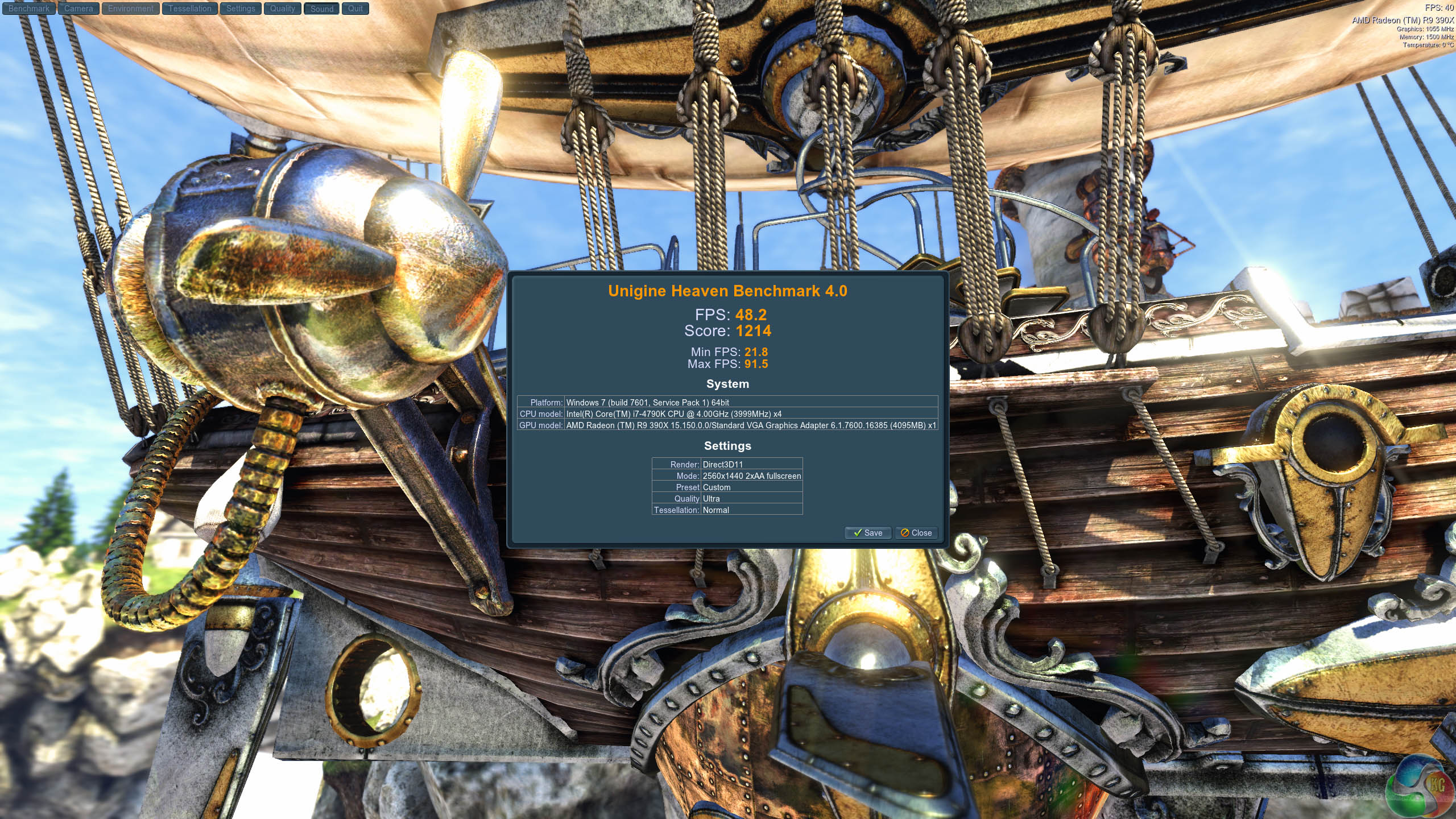This screenshot has height=819, width=1456.
Task: Toggle the Sound button
Action: click(322, 9)
